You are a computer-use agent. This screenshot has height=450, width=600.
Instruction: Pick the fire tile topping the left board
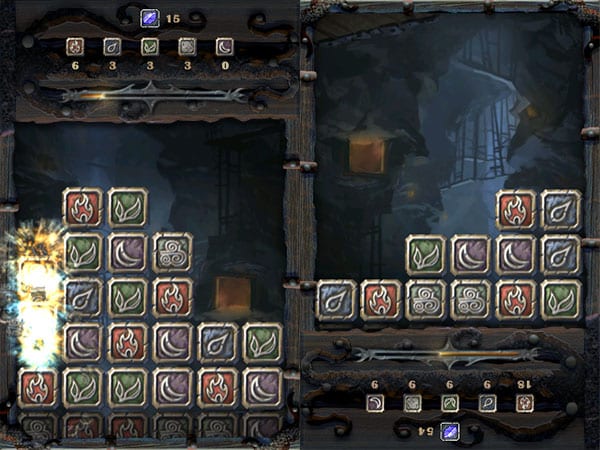point(83,208)
